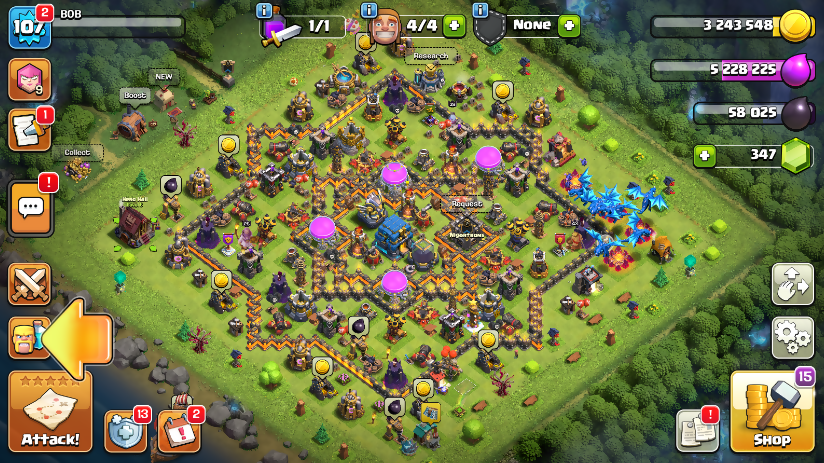Open the village layout editor button

[792, 284]
